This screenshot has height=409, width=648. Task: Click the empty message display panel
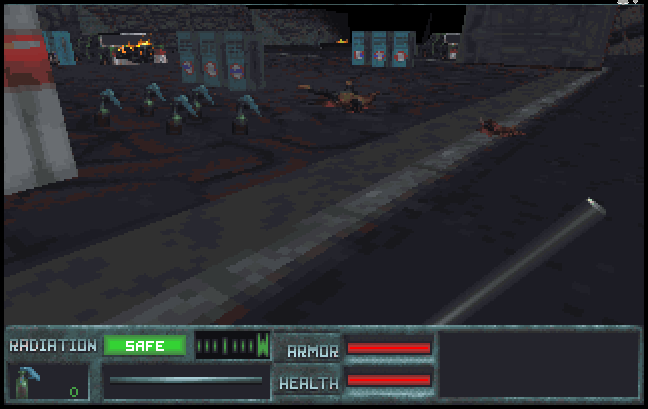pos(539,365)
